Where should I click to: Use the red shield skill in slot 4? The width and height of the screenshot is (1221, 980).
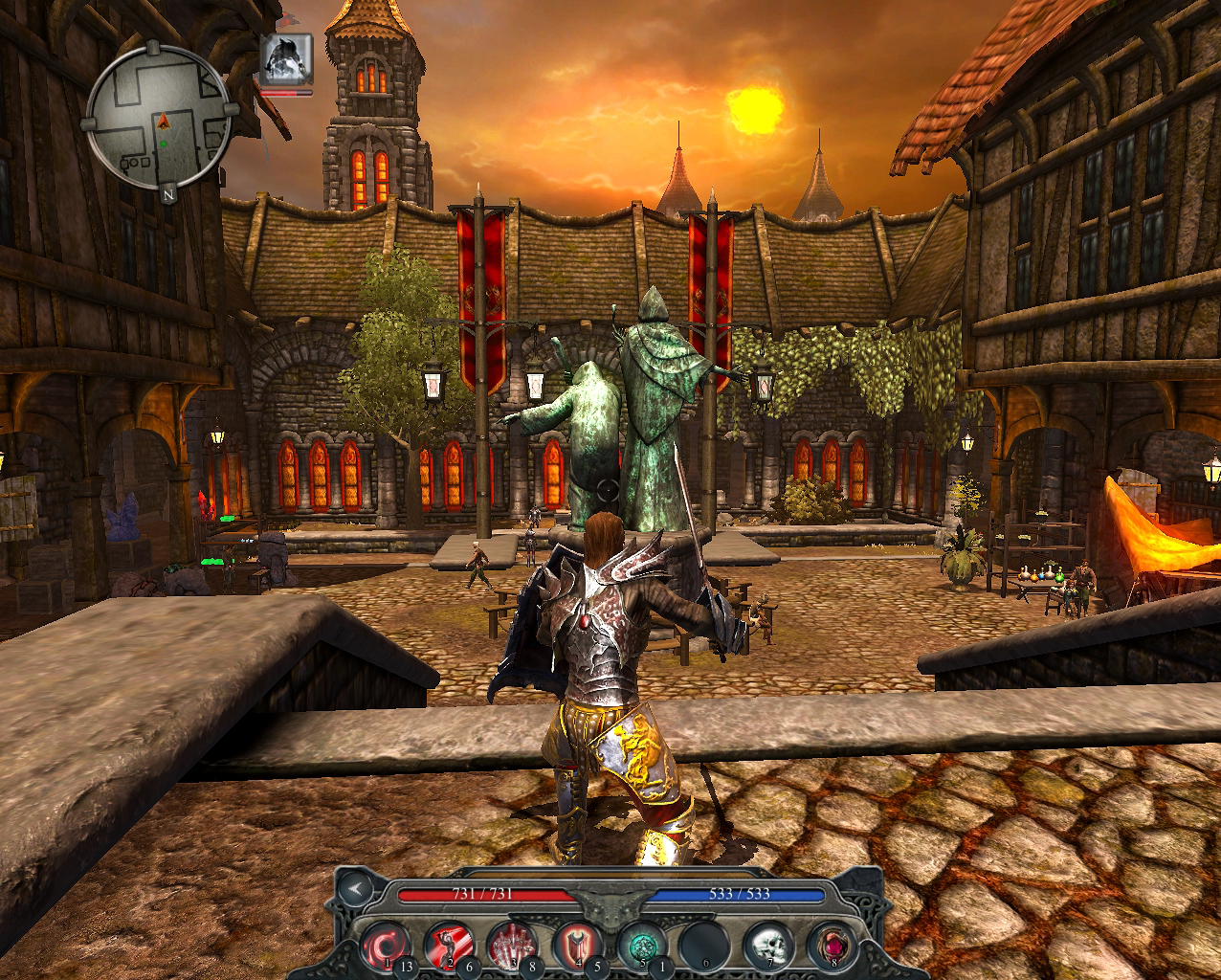577,946
